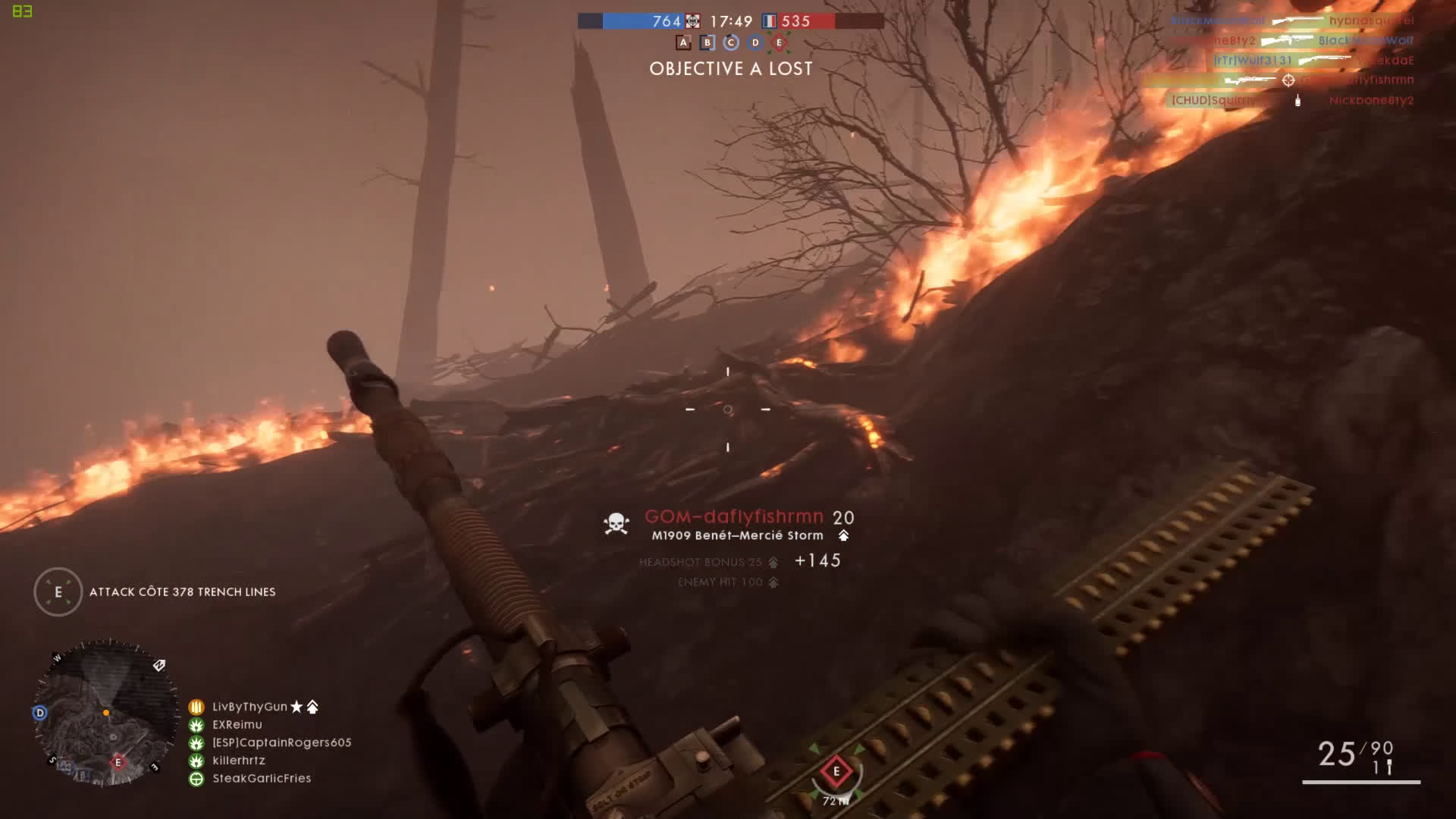
Task: Select objective flag A in top bar
Action: click(x=683, y=42)
